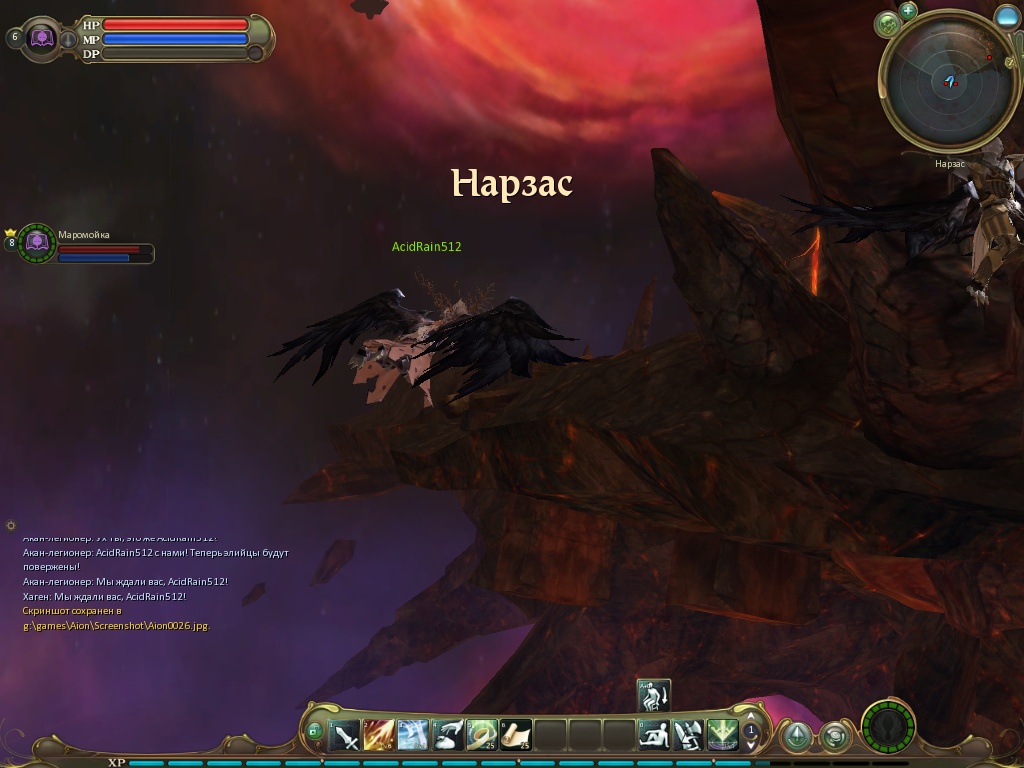Screen dimensions: 1024x768
Task: Activate the green arrows skill
Action: point(722,736)
